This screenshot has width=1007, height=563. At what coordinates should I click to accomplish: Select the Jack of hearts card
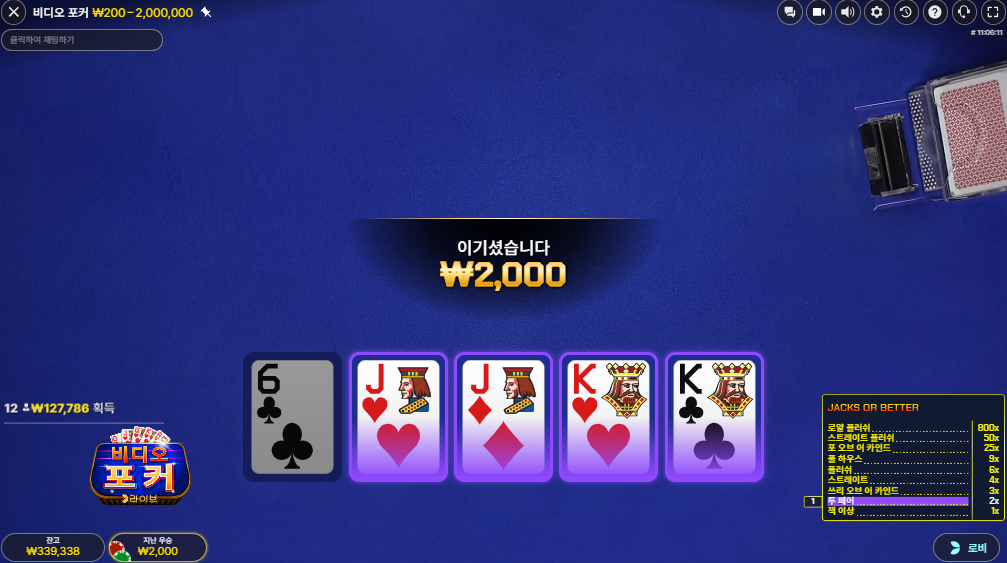point(398,416)
